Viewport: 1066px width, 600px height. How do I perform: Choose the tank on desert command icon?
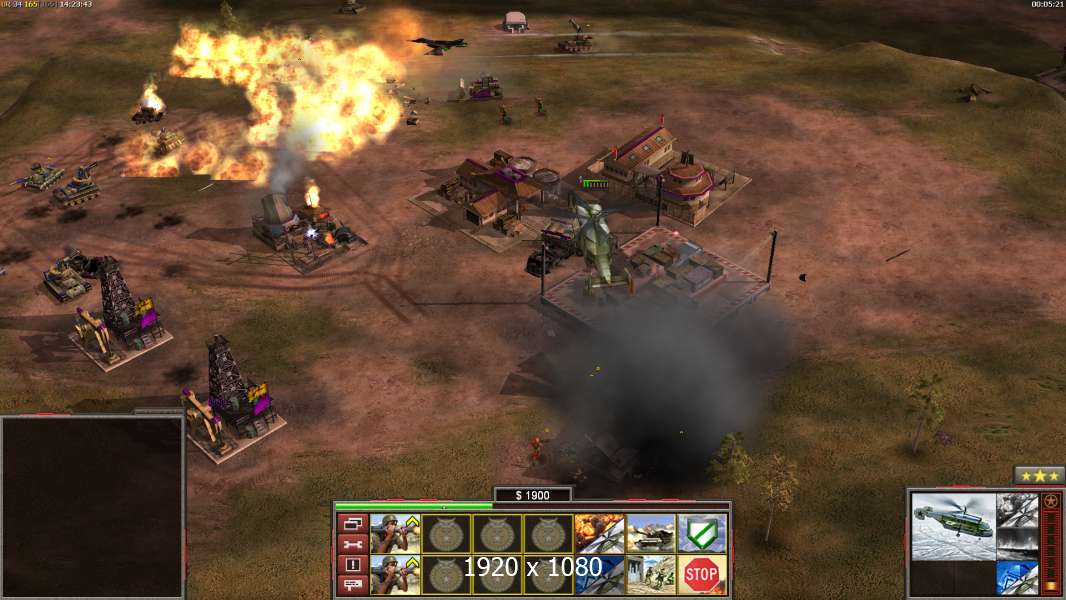[x=650, y=533]
